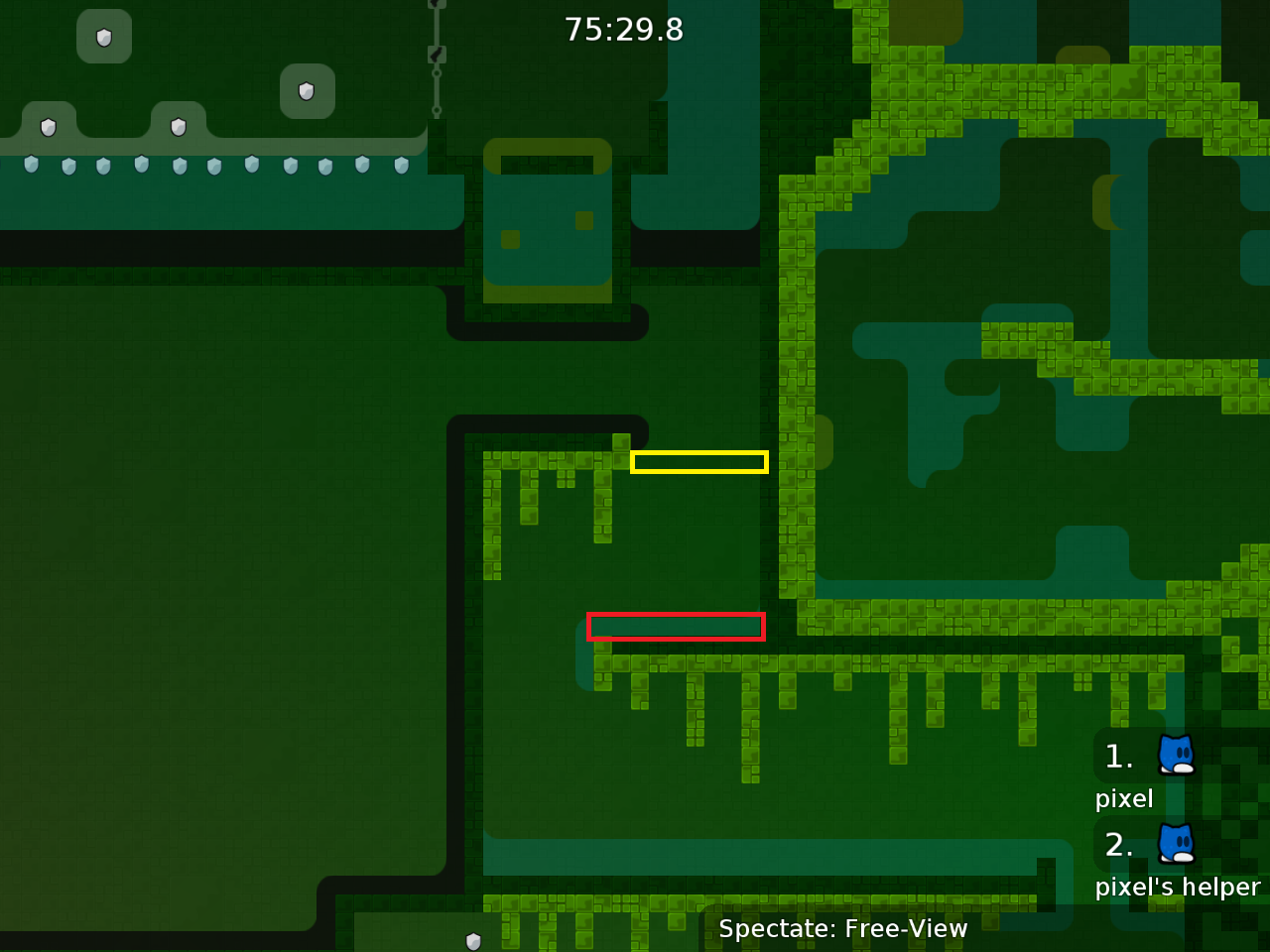
Task: Select pixel's blue tee avatar in the scoreboard
Action: [x=1174, y=756]
